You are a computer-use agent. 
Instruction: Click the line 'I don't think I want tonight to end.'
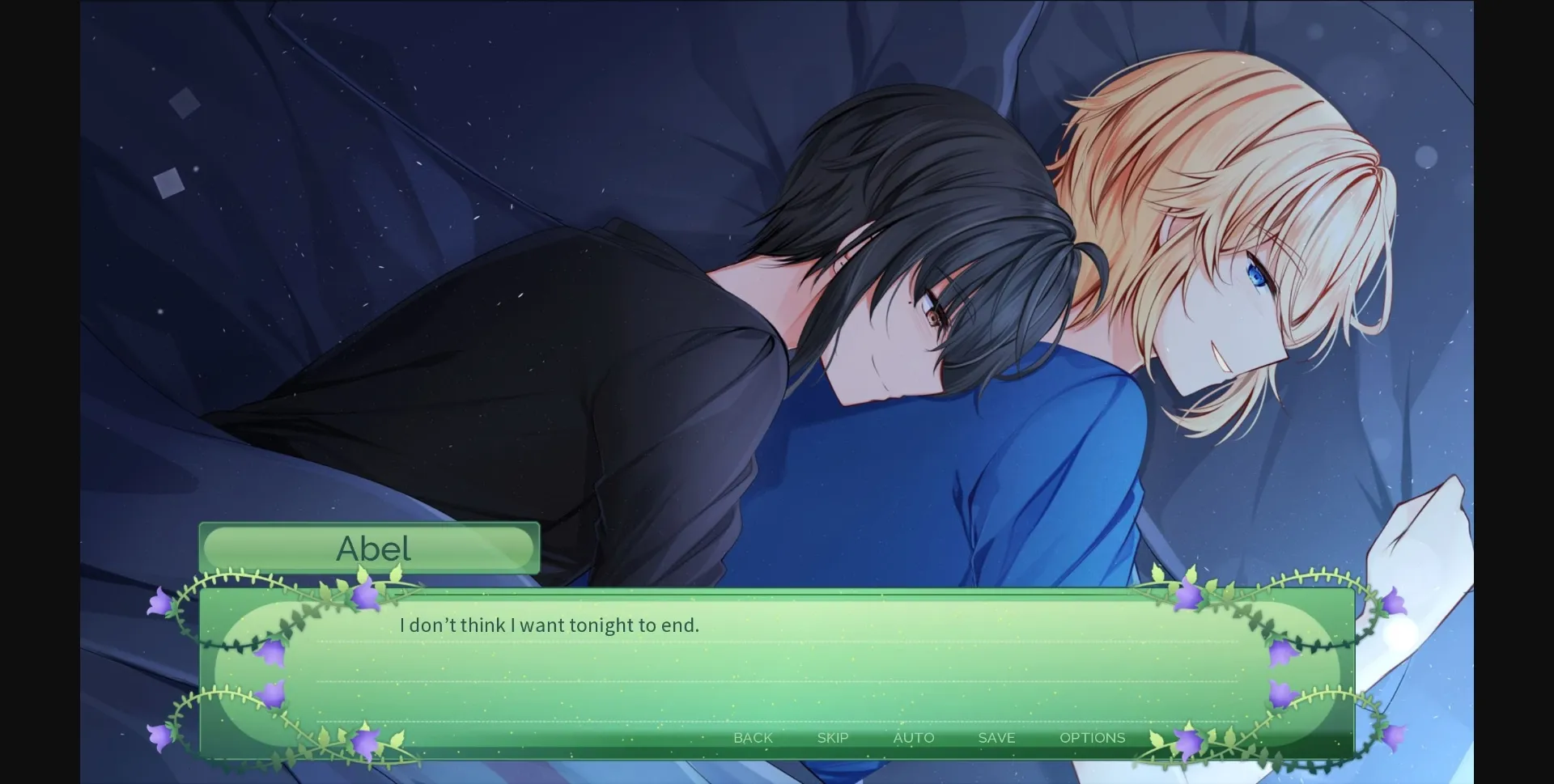pyautogui.click(x=549, y=625)
